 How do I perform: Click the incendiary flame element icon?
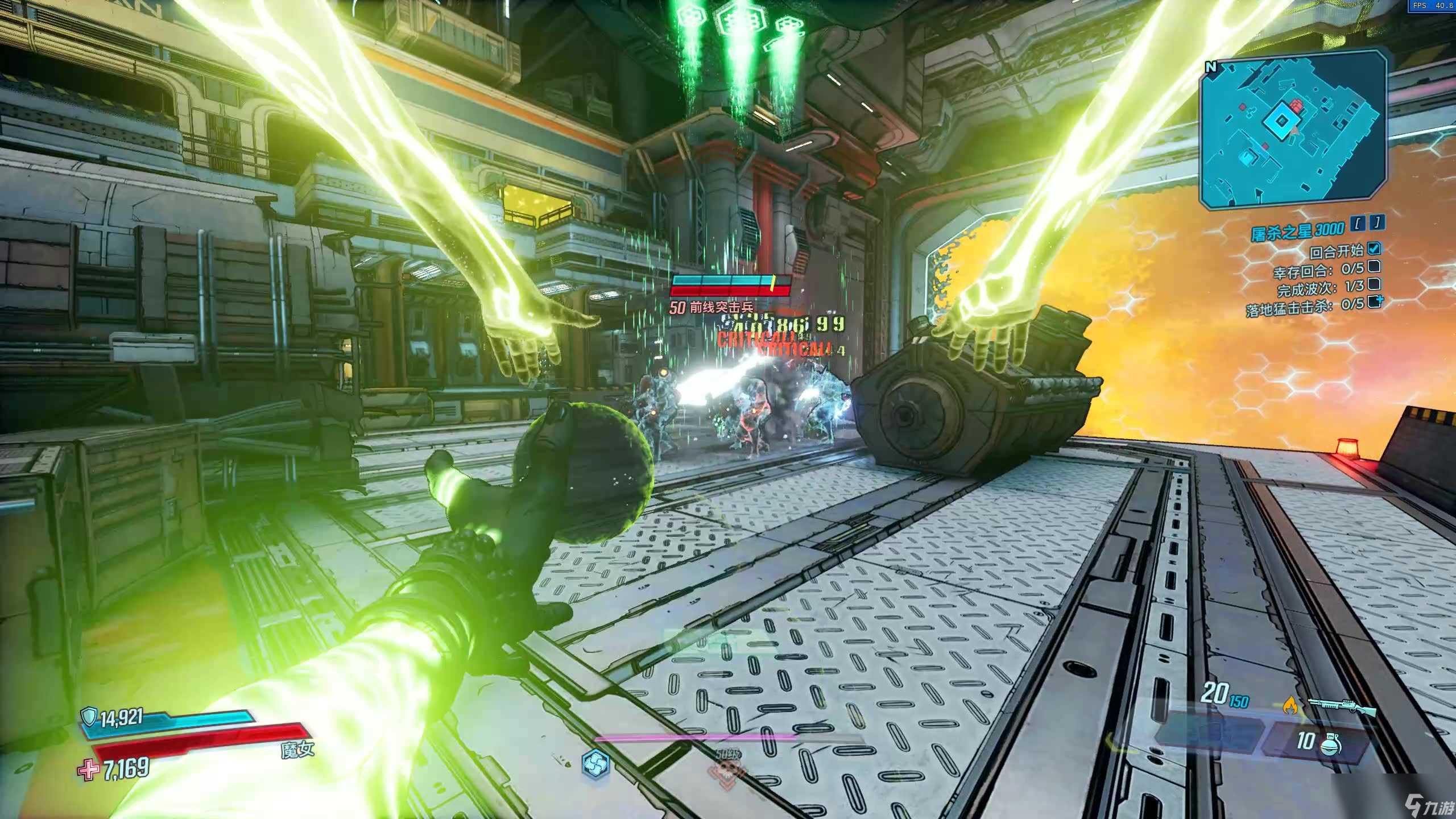[x=1290, y=706]
